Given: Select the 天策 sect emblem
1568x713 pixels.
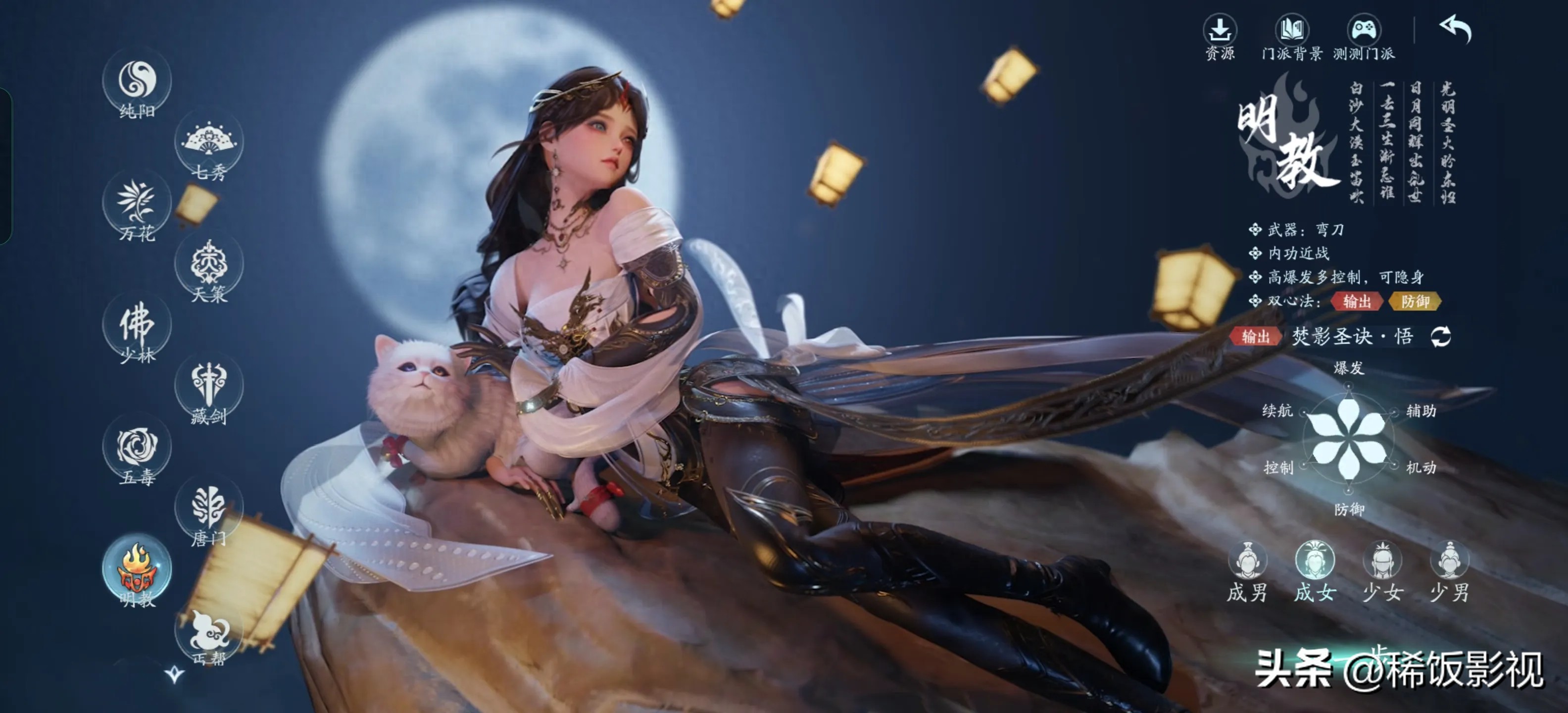Looking at the screenshot, I should pos(209,265).
